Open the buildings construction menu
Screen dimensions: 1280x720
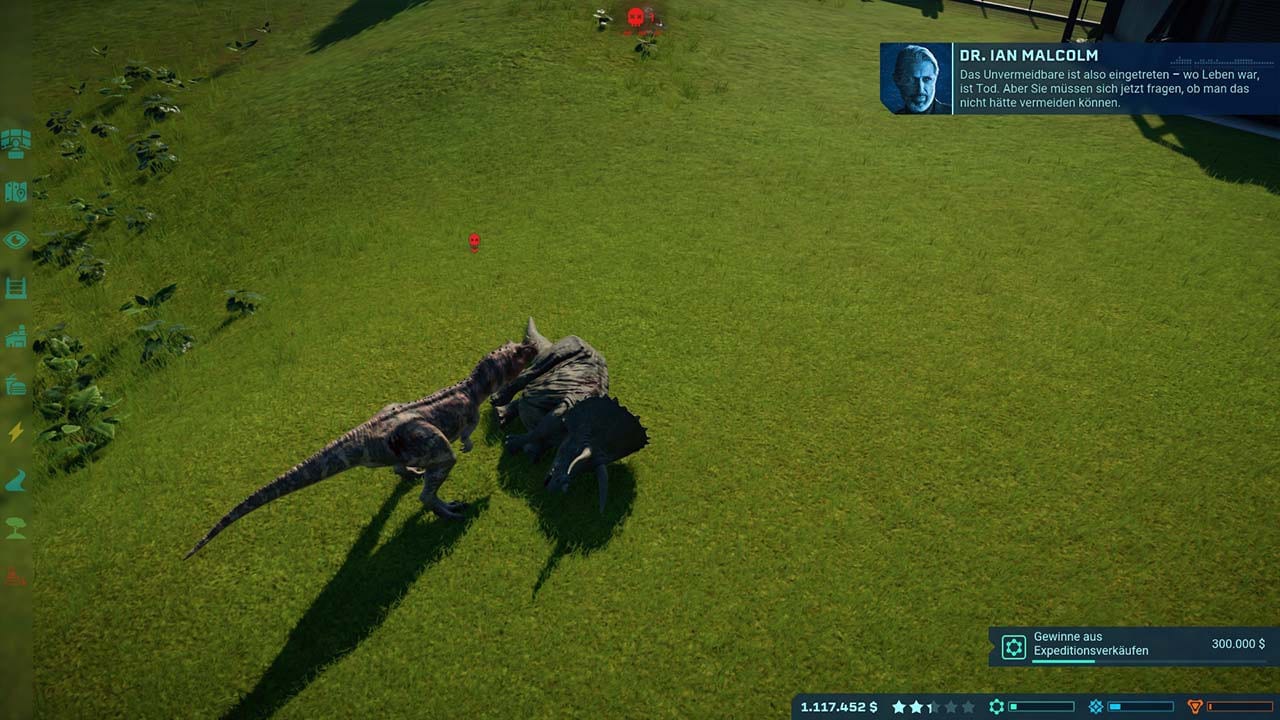[x=15, y=337]
